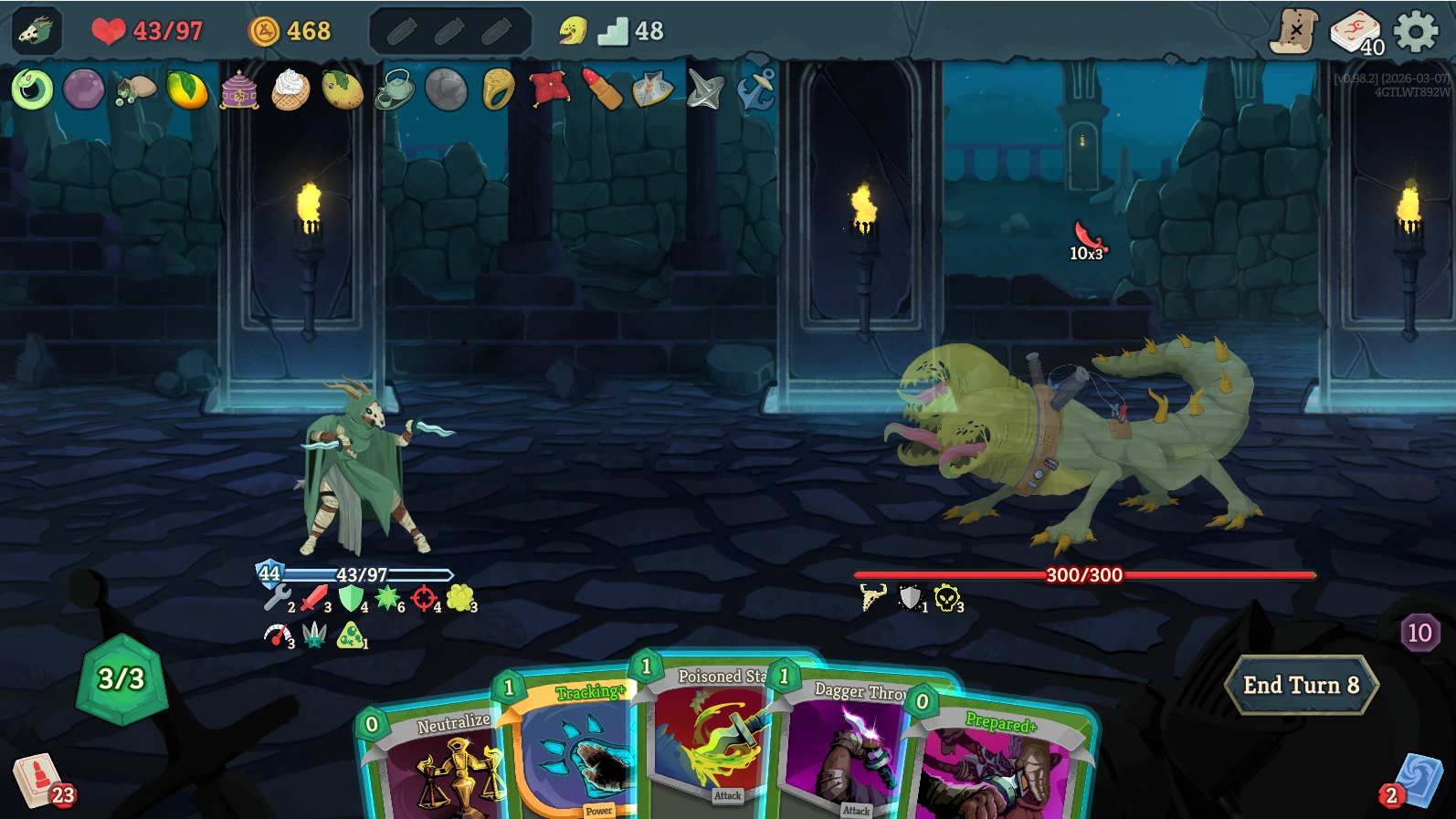Image resolution: width=1456 pixels, height=819 pixels.
Task: Open the draw pile with 23 cards
Action: tap(38, 782)
